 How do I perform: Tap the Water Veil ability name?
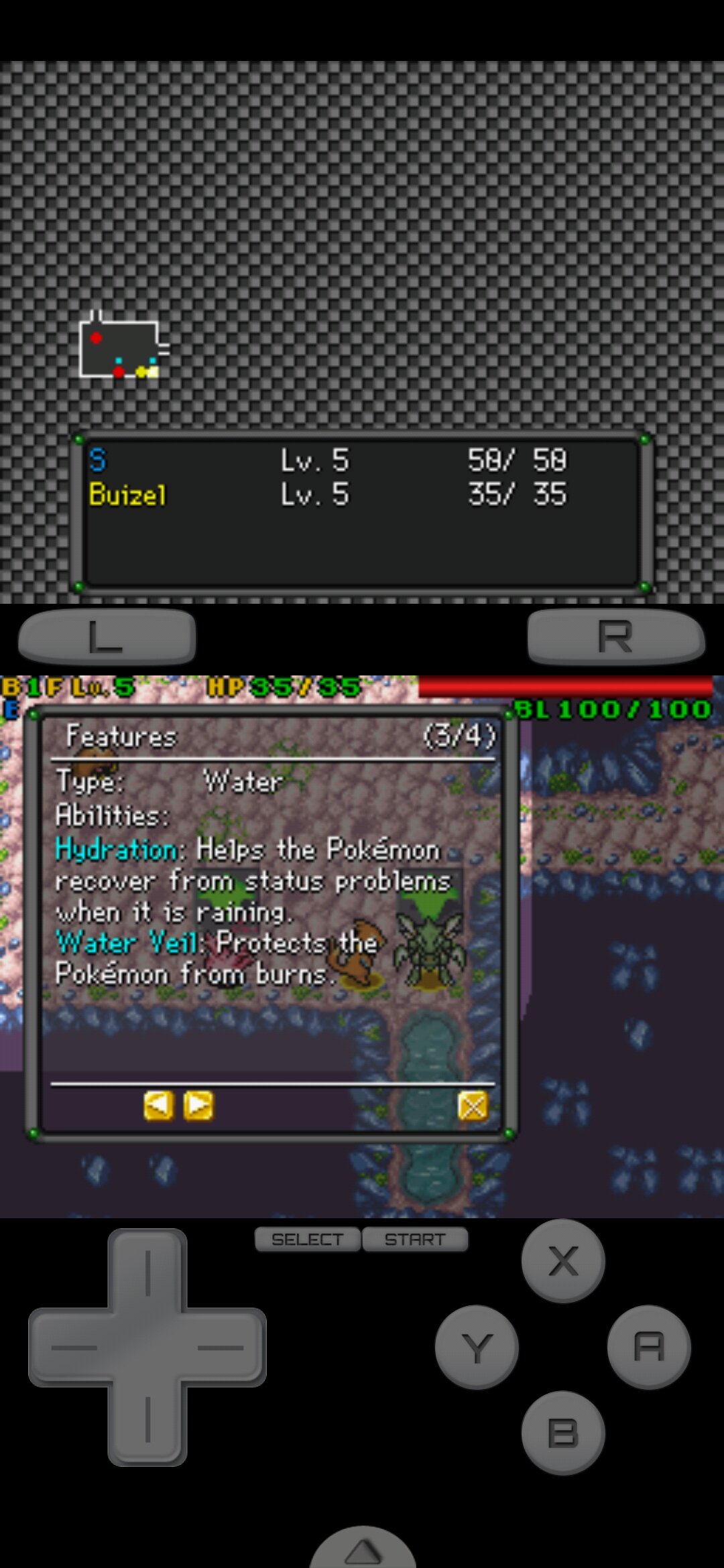127,943
